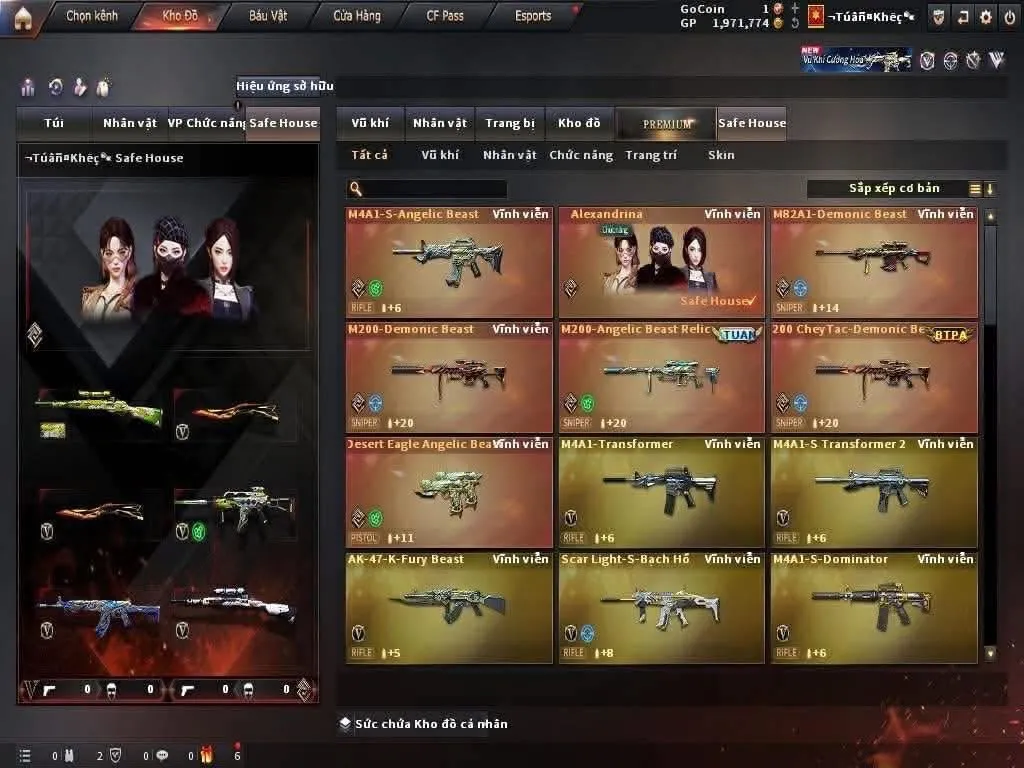Screen dimensions: 1024x768
Task: Open the Chọn kênh menu
Action: coord(91,16)
